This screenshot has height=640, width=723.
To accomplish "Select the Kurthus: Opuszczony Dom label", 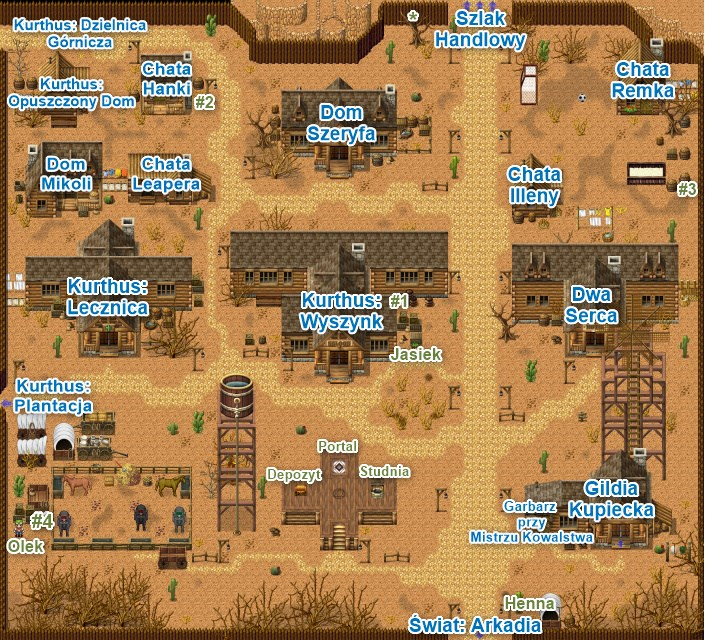I will (71, 93).
